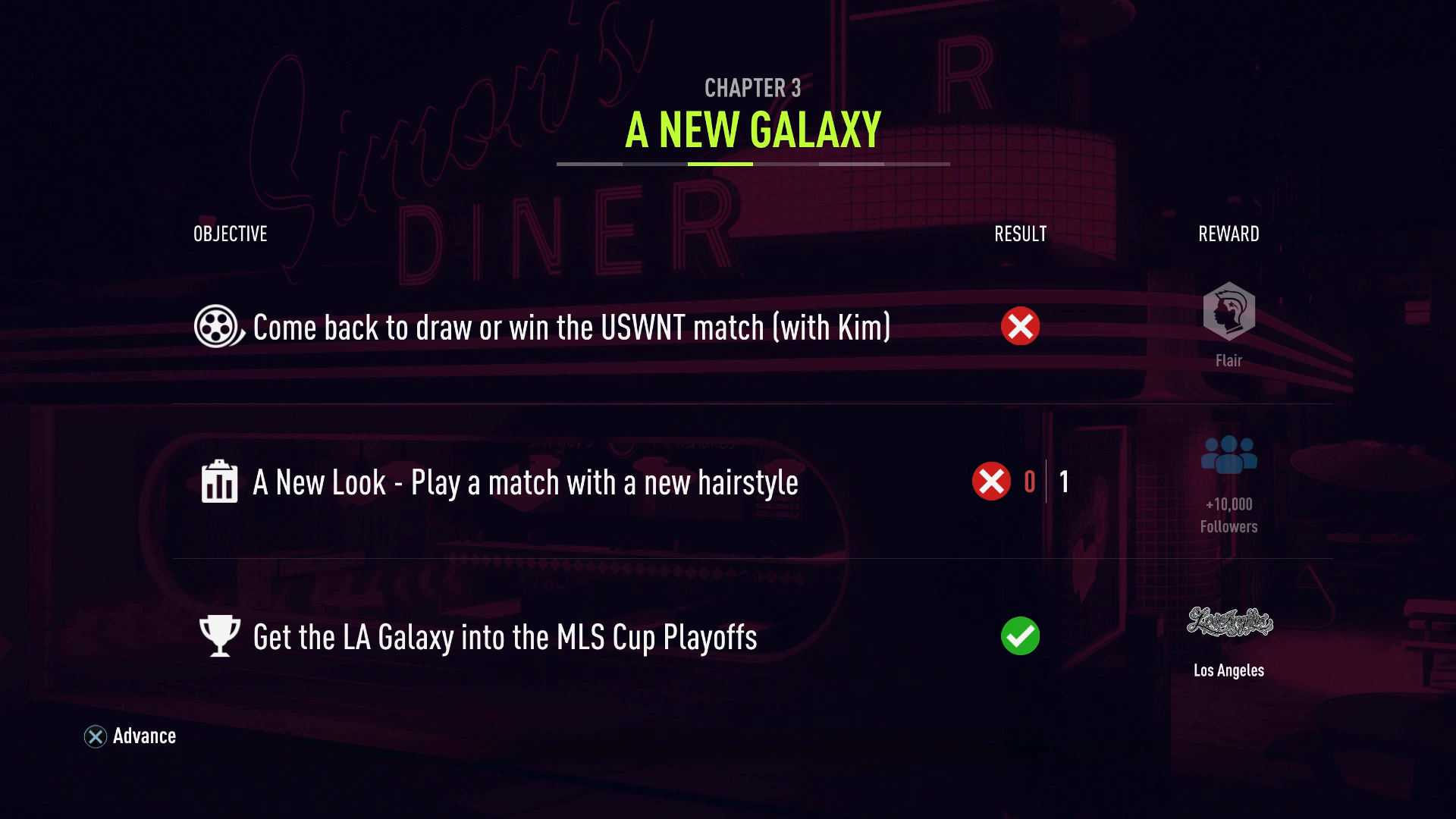
Task: Click the green checkmark for the MLS Cup objective
Action: tap(1020, 637)
